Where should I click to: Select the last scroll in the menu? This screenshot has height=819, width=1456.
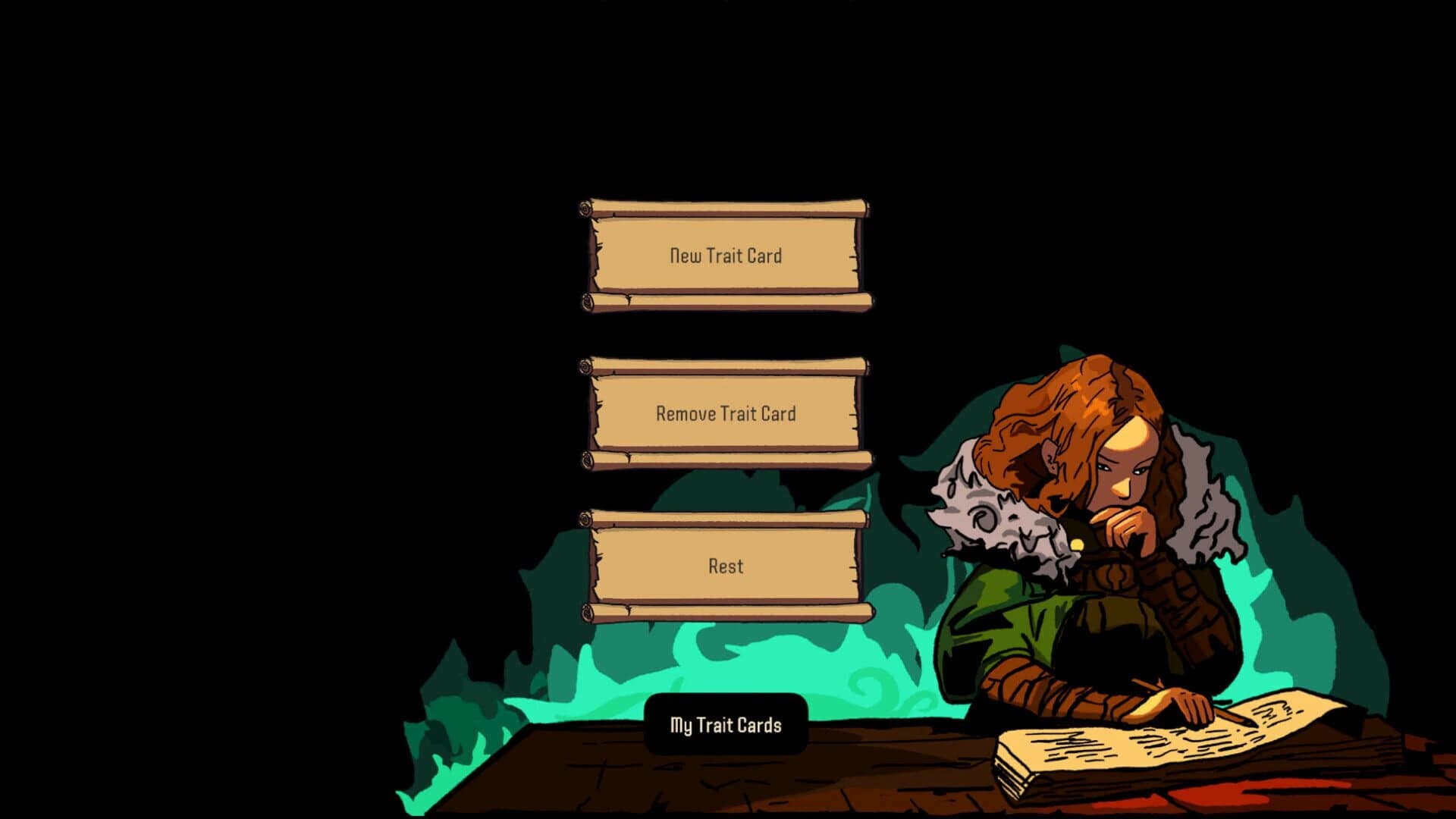tap(726, 565)
